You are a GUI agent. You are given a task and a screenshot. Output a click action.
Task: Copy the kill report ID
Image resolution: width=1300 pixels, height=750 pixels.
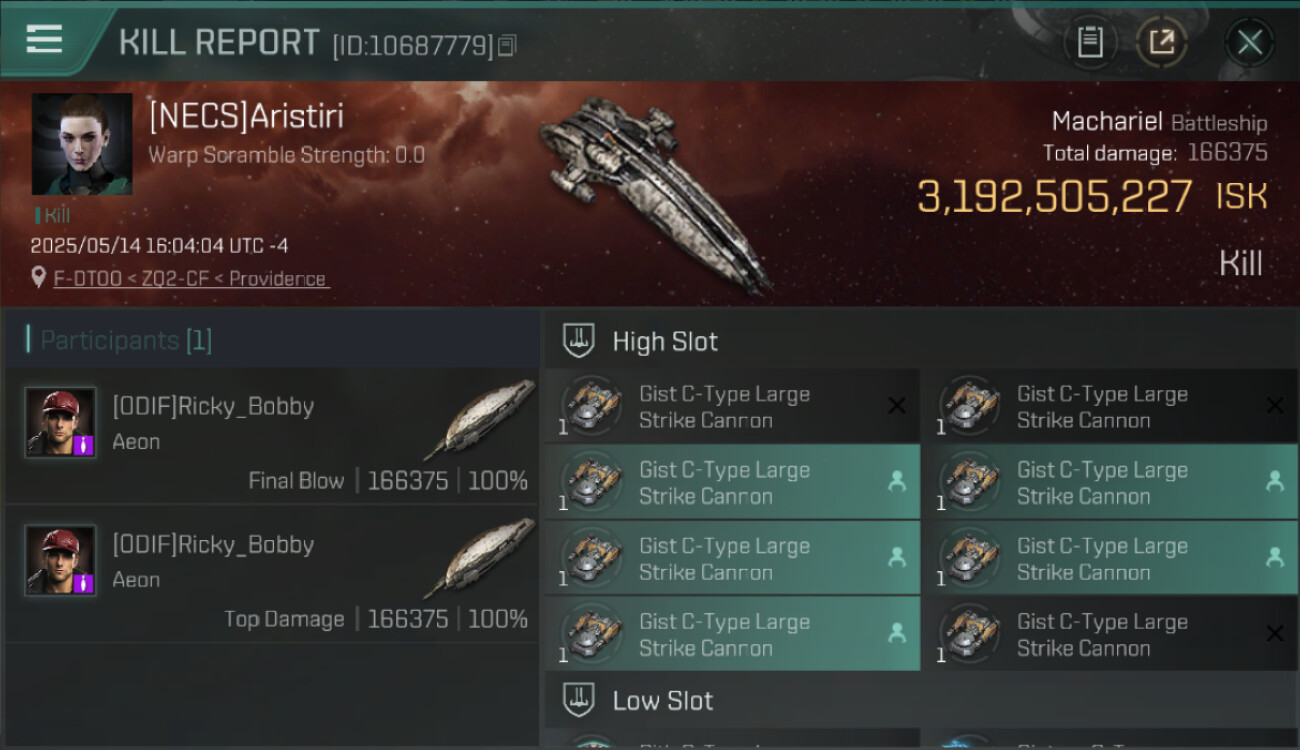point(508,45)
